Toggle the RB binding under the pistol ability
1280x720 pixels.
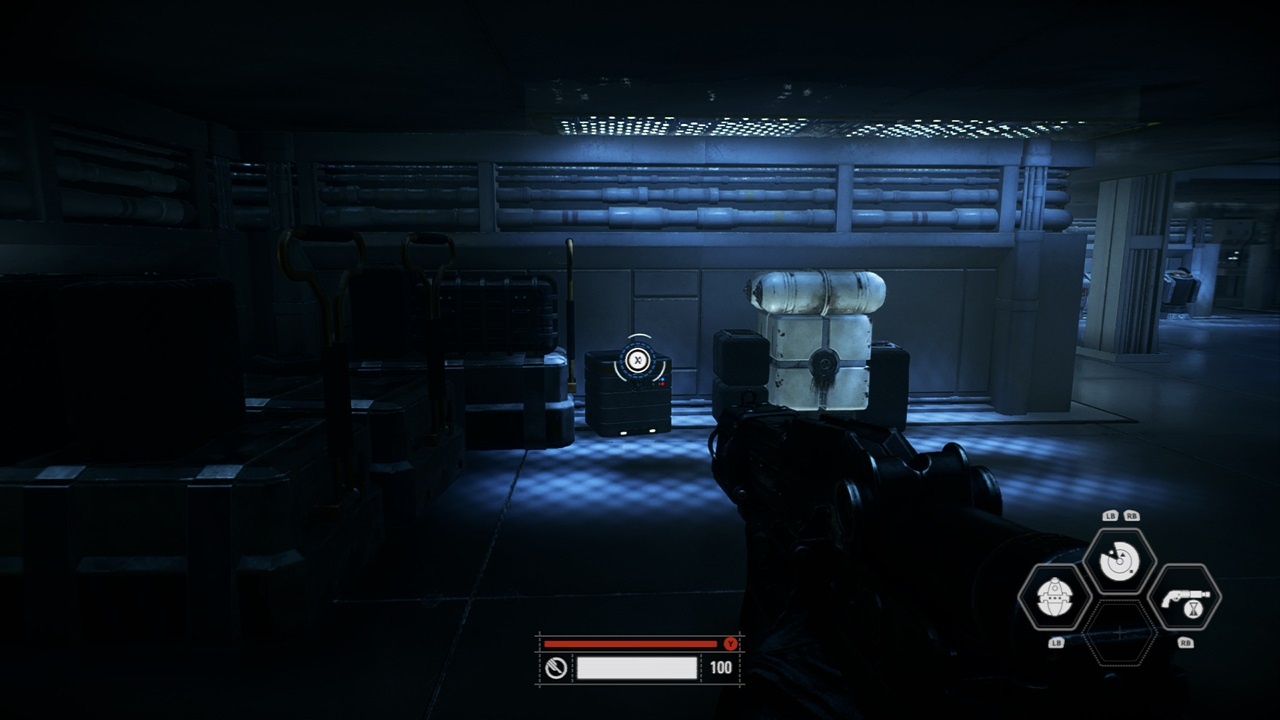click(1185, 642)
